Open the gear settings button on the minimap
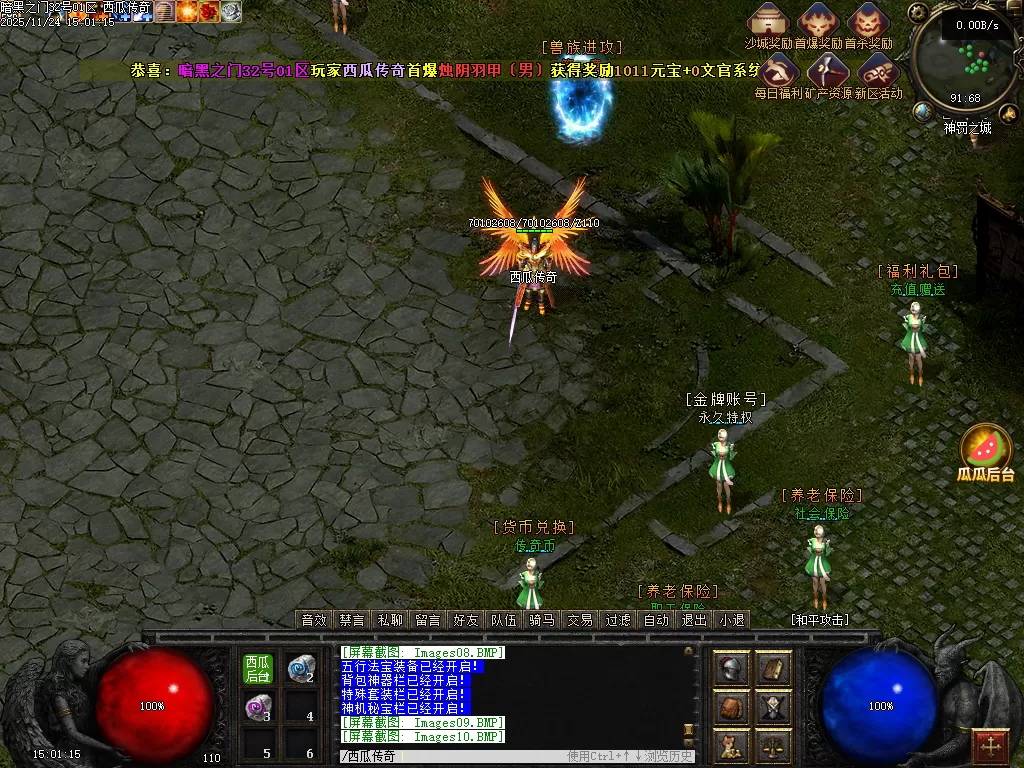The width and height of the screenshot is (1024, 768). click(x=920, y=13)
